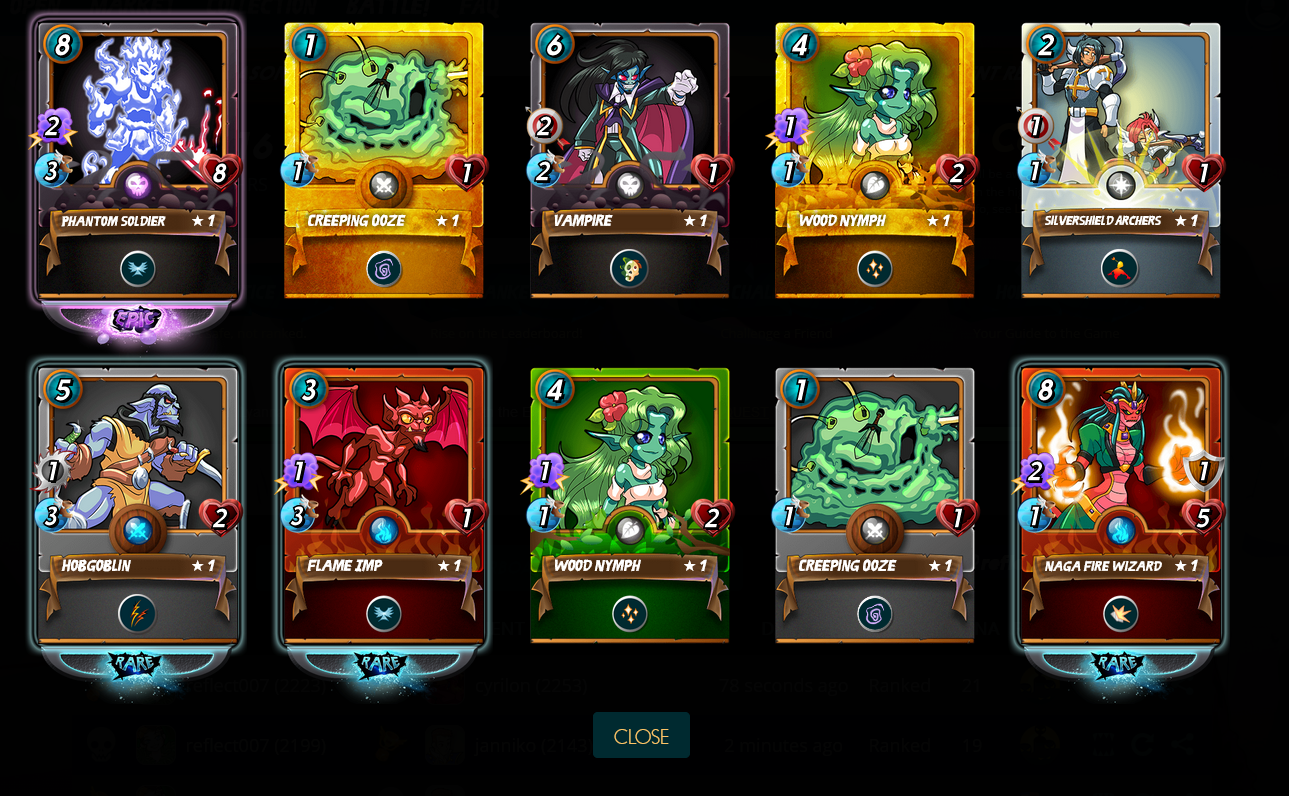Choose the Flame Imp card
This screenshot has height=796, width=1289.
pos(384,505)
